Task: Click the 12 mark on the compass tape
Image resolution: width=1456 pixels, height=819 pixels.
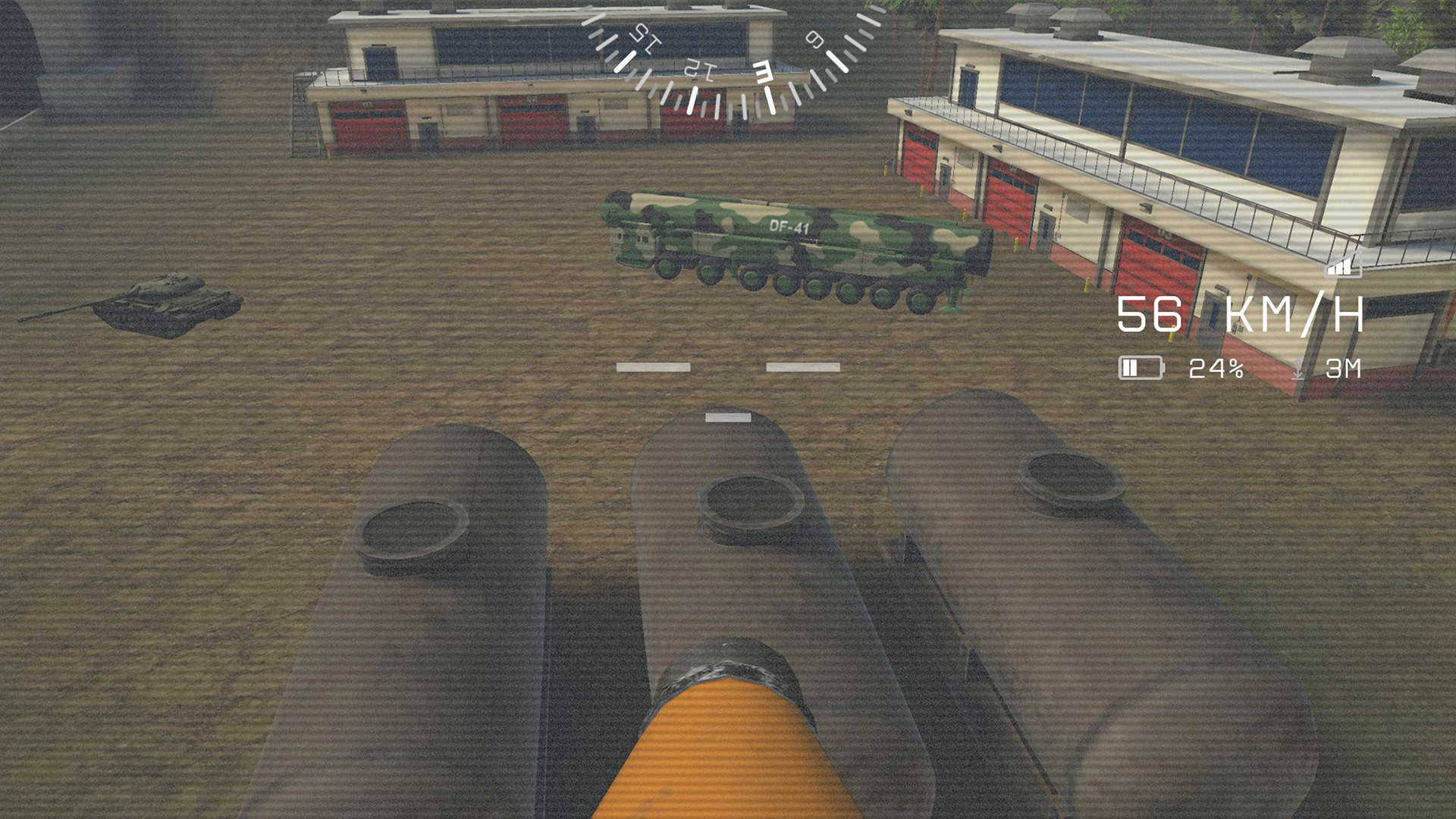Action: pos(699,70)
